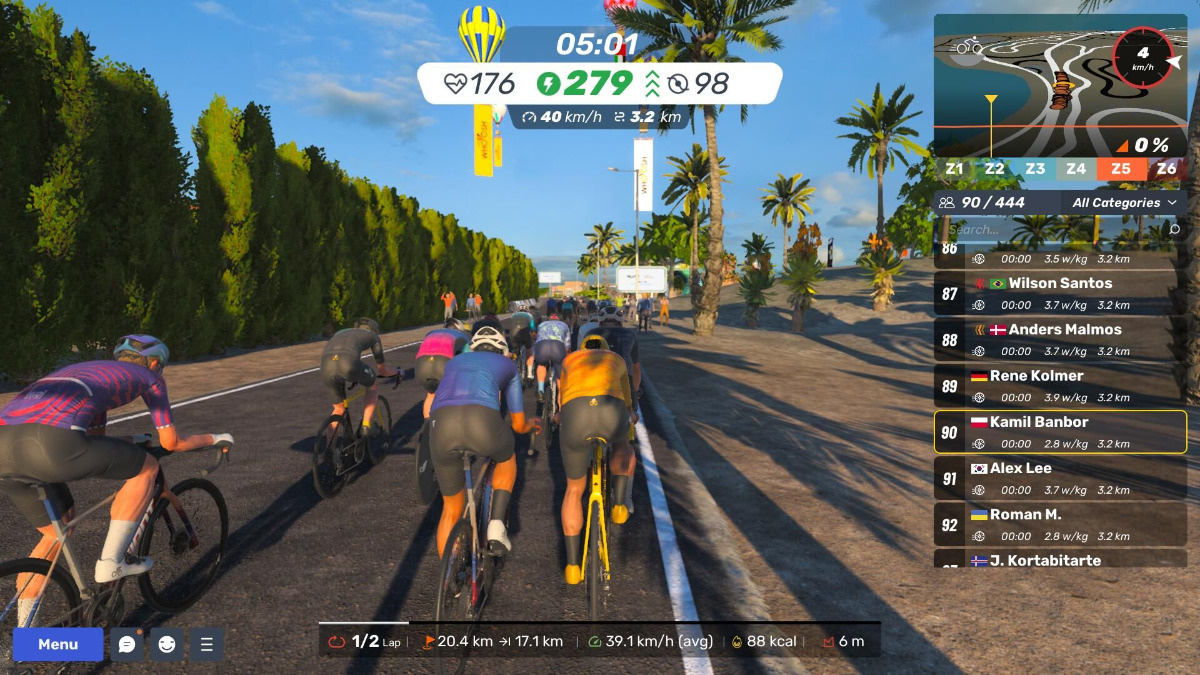Open the smiley emote picker
Viewport: 1200px width, 675px height.
click(167, 644)
